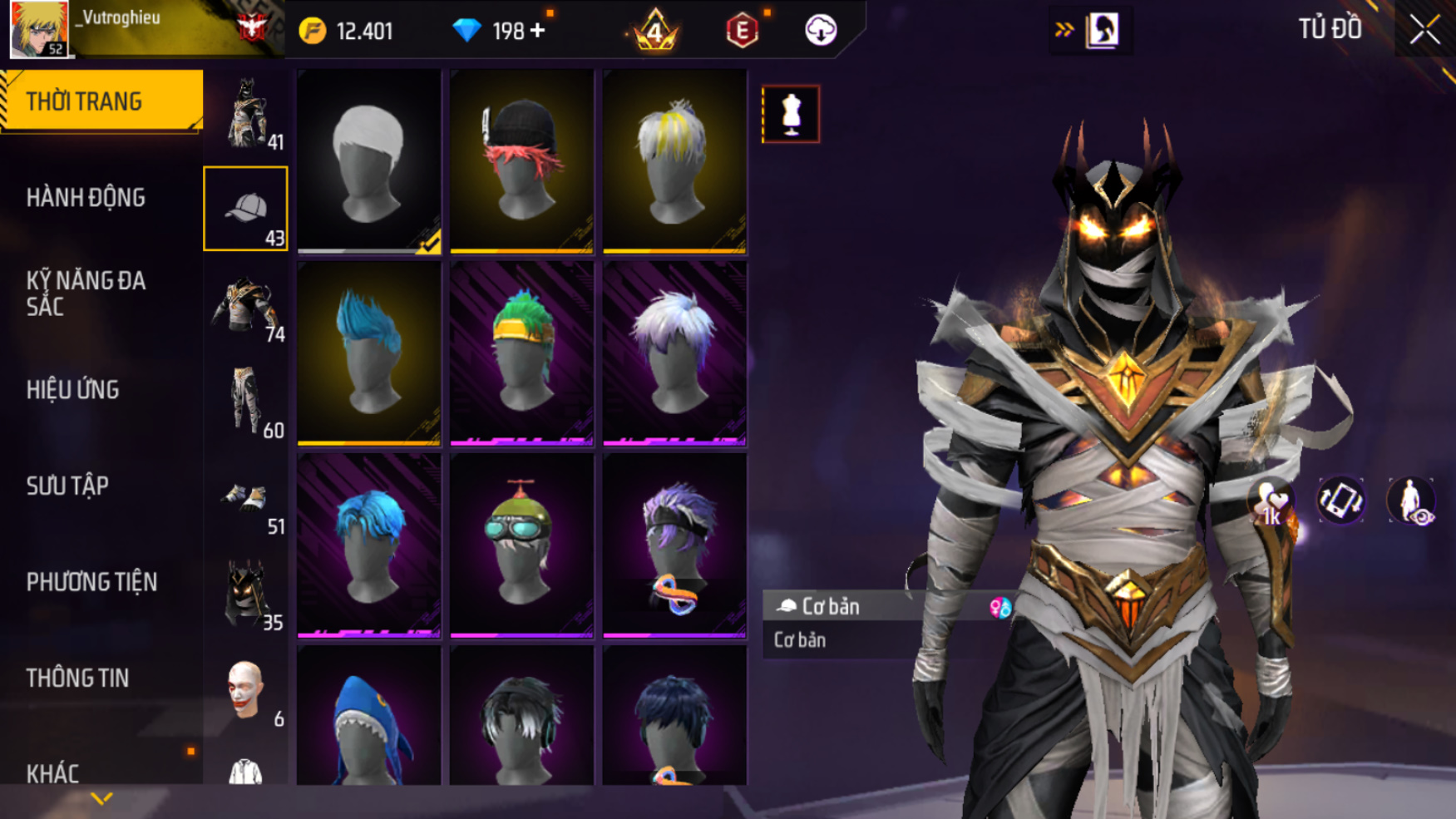Switch to the Hành Động tab
This screenshot has height=819, width=1456.
86,198
